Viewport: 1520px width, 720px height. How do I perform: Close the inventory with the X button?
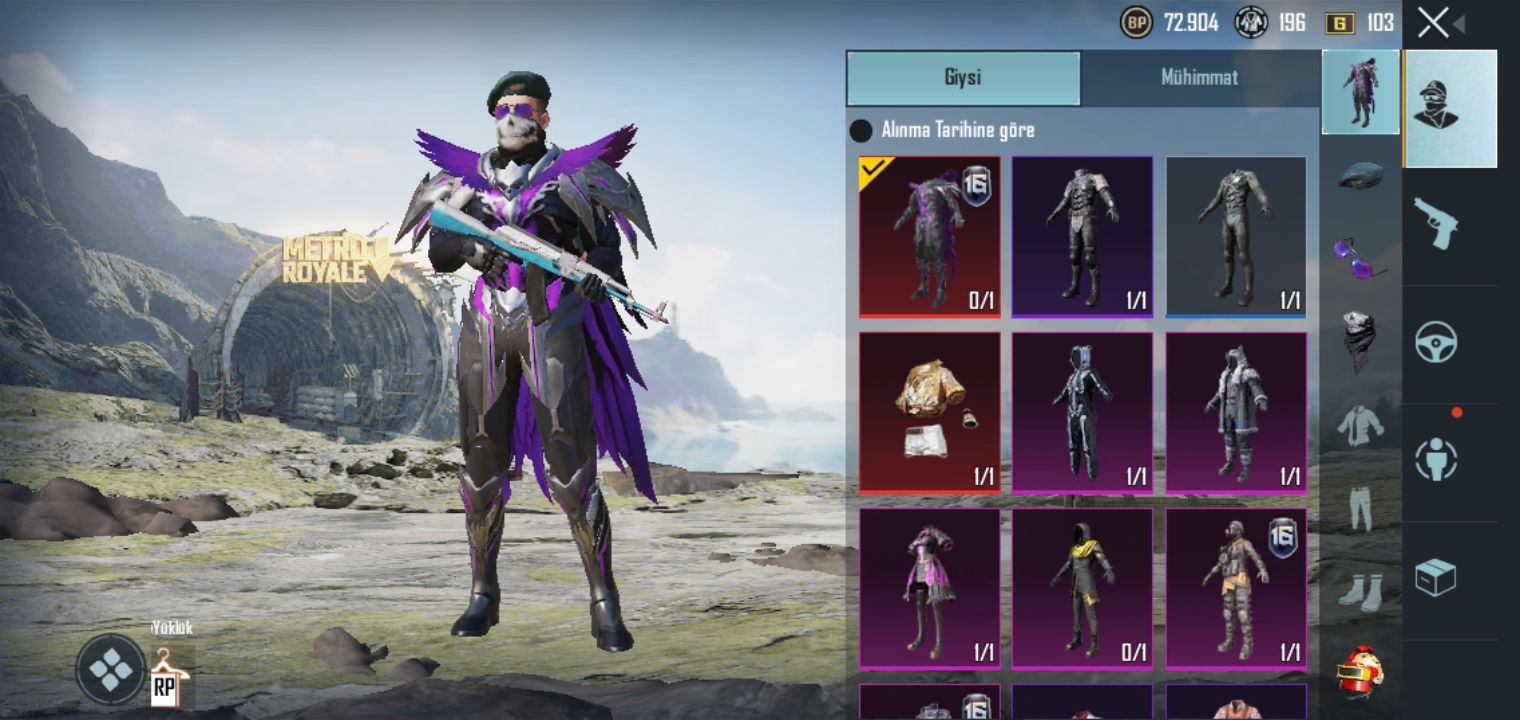[x=1433, y=23]
